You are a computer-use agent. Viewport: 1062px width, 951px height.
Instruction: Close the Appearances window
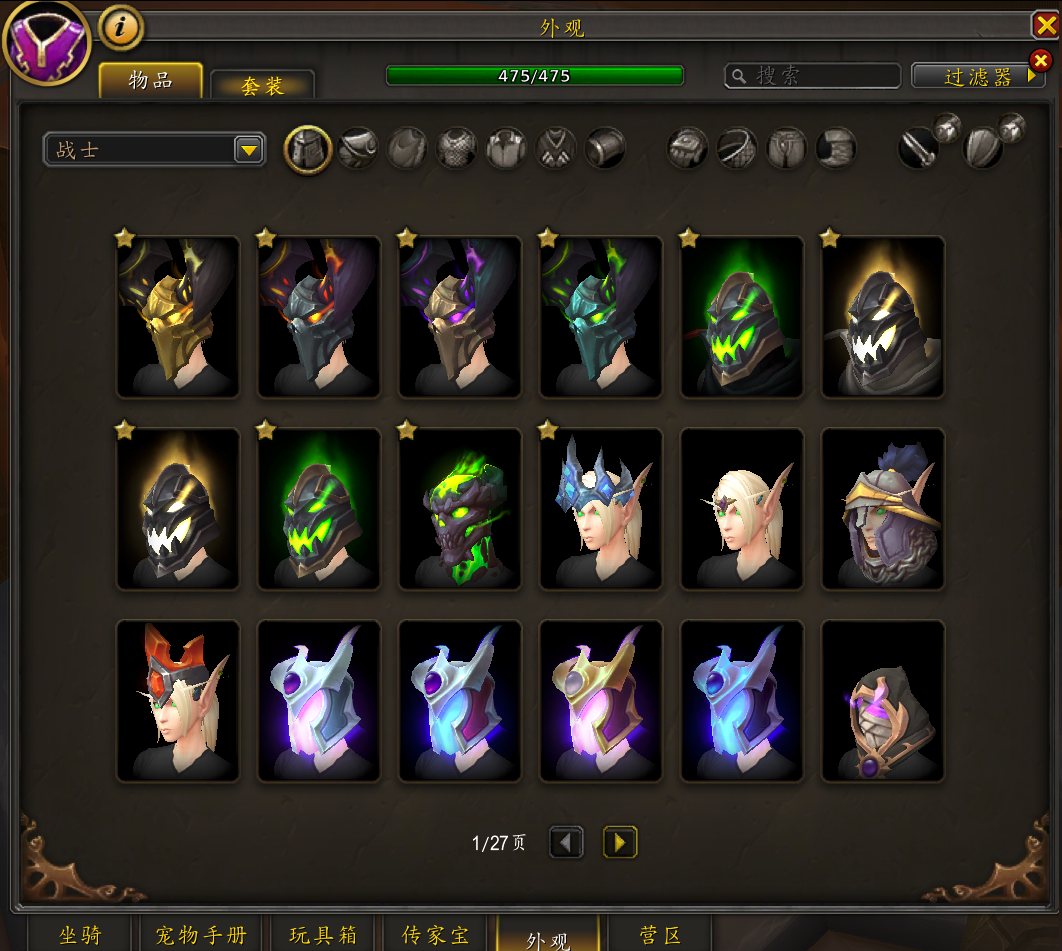pyautogui.click(x=1045, y=25)
